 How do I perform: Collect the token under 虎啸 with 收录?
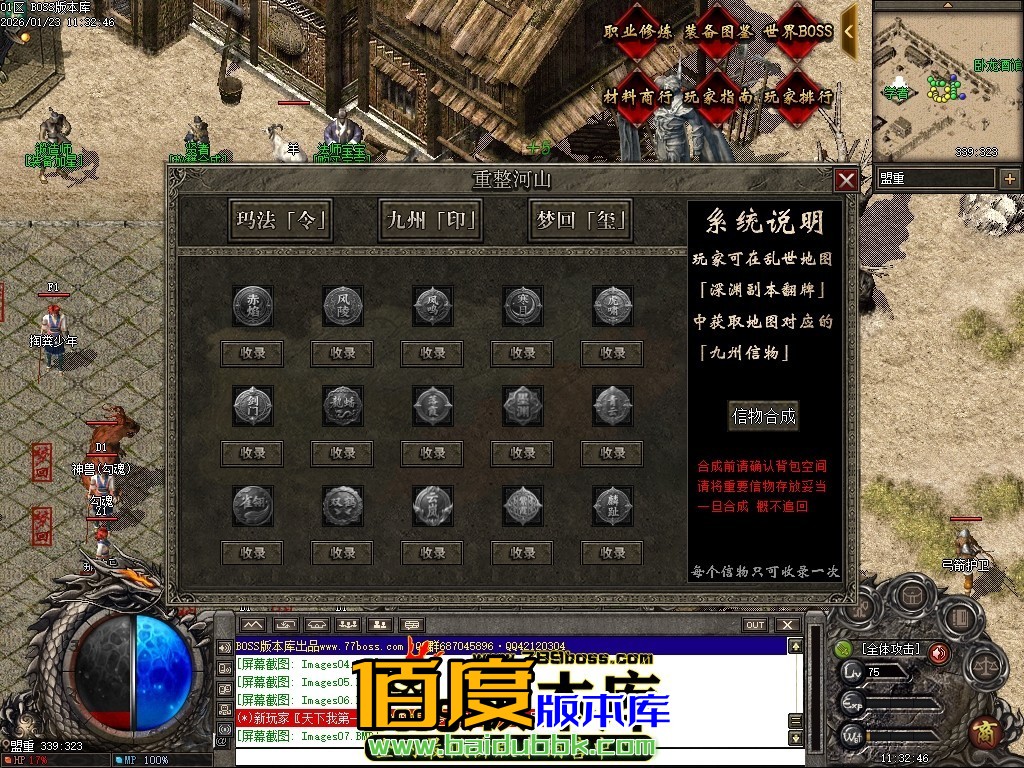(612, 353)
